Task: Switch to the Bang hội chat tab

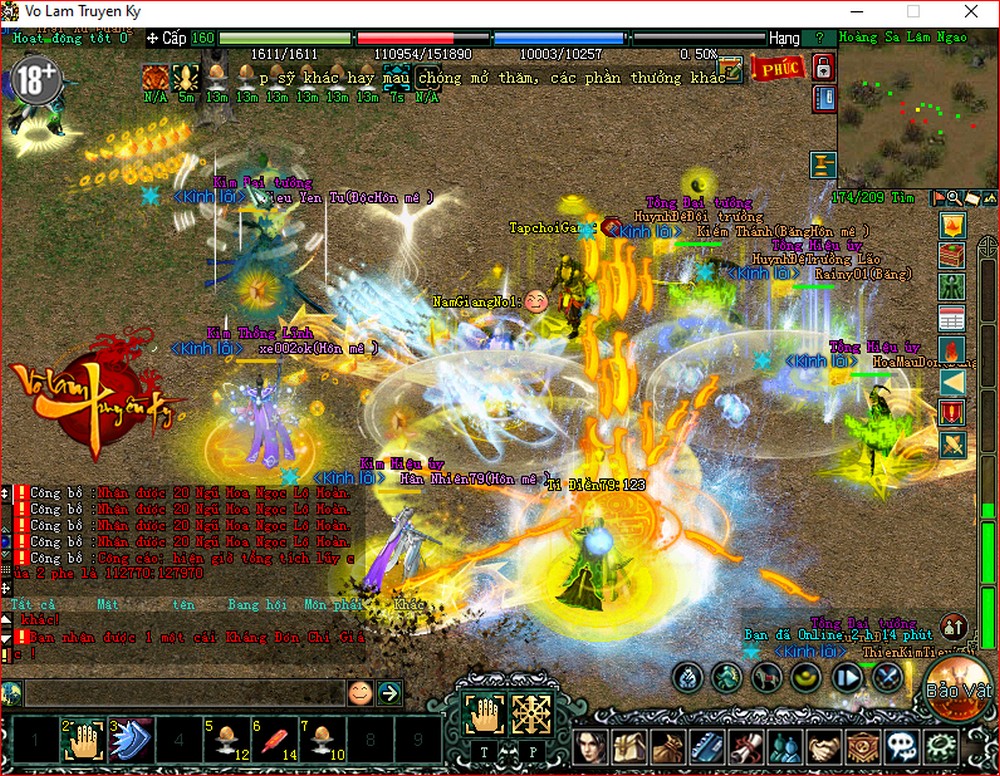Action: pyautogui.click(x=257, y=605)
